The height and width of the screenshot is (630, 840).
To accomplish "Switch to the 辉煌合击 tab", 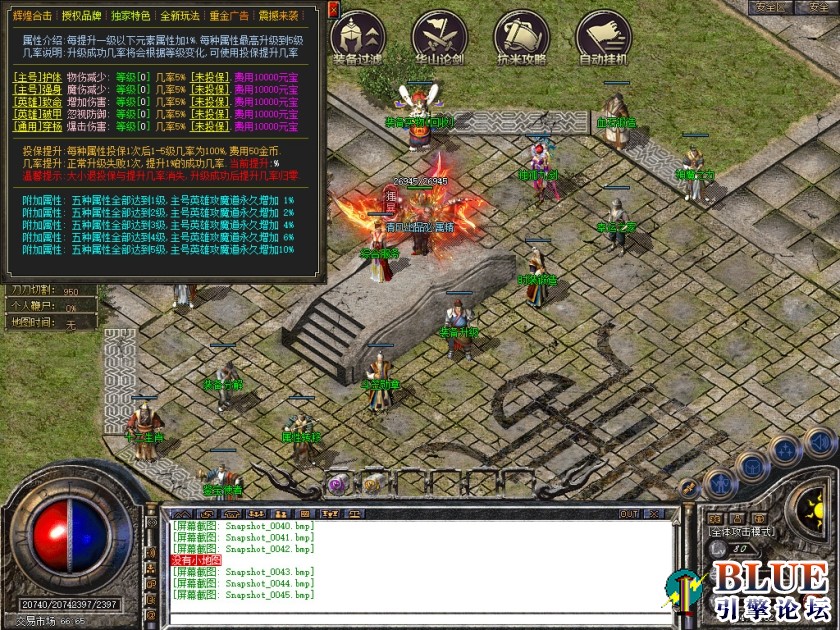I will point(32,17).
